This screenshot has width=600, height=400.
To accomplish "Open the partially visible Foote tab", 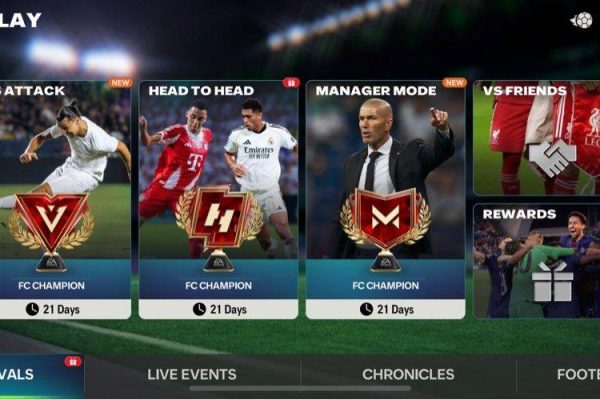I will click(x=577, y=375).
